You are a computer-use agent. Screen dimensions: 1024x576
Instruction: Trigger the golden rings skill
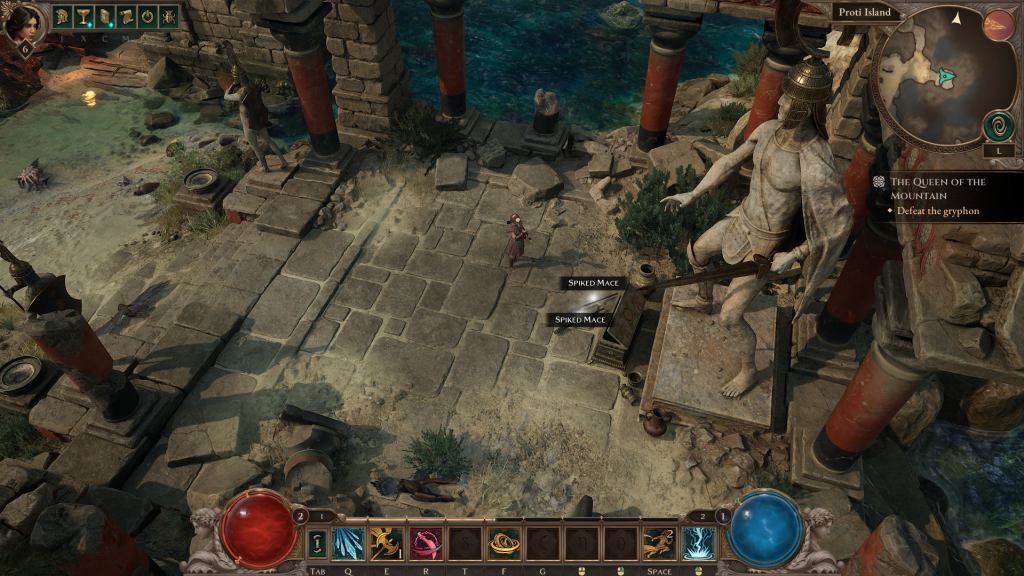click(503, 543)
